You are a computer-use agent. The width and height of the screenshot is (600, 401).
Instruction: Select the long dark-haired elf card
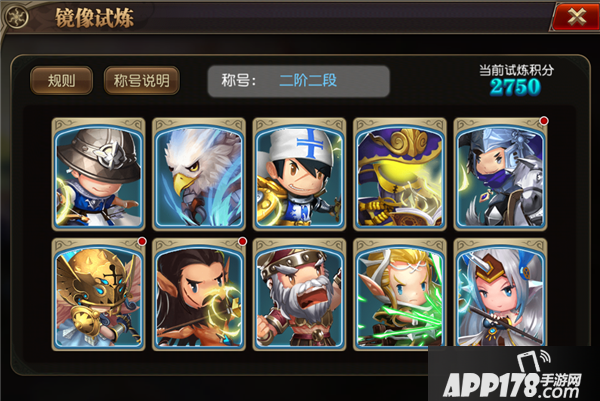[199, 294]
